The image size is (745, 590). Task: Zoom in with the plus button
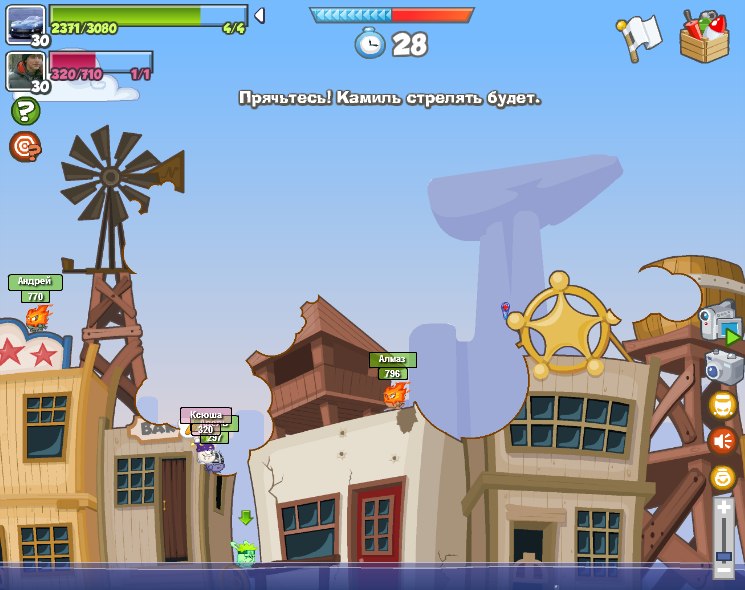tap(724, 508)
